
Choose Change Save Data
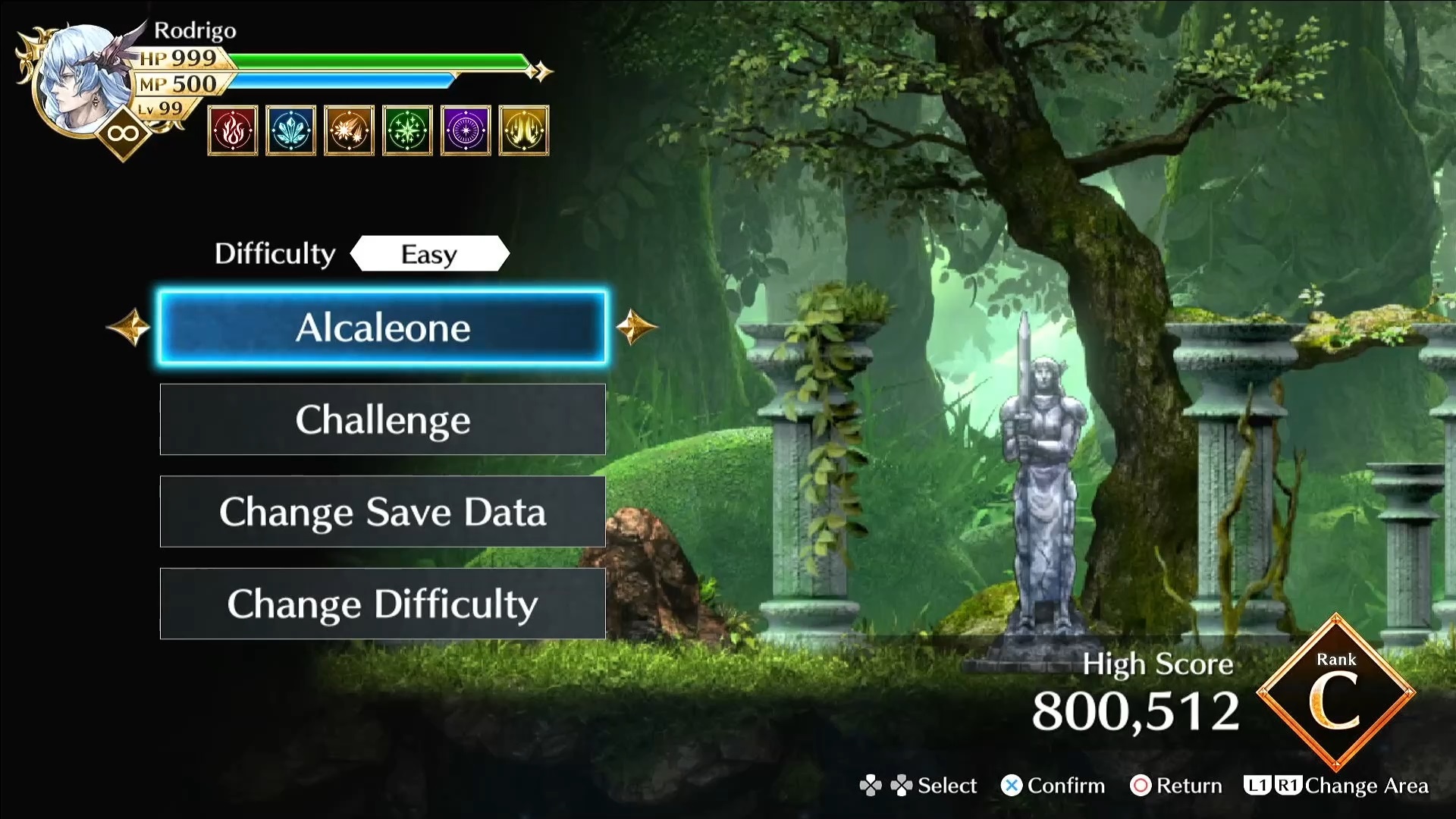382,512
